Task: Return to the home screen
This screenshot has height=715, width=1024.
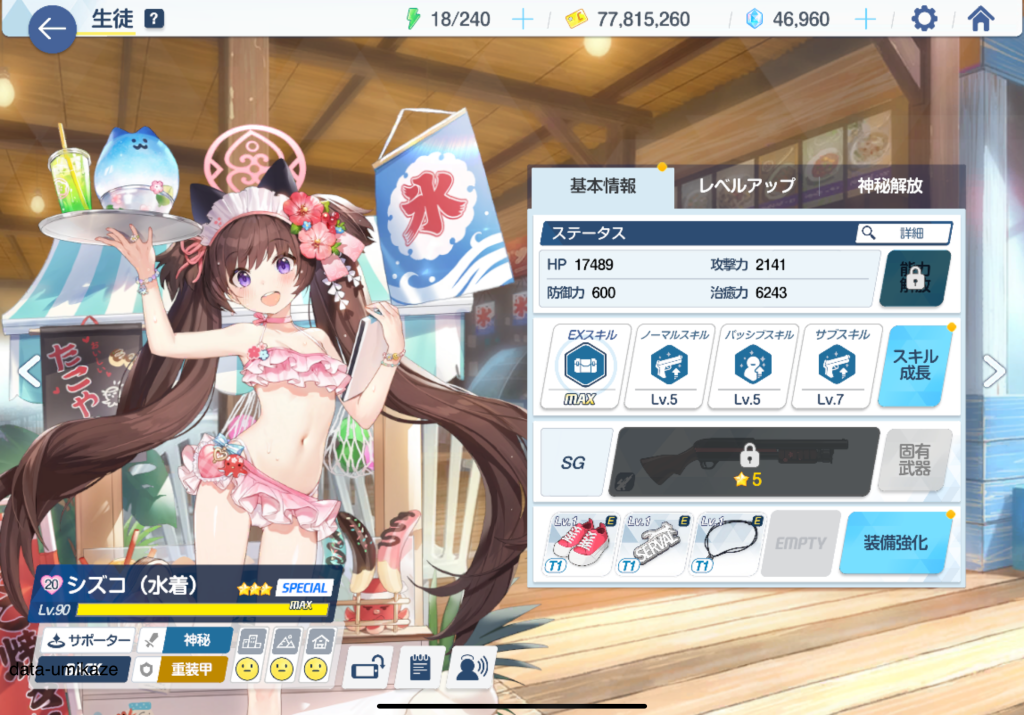Action: click(x=981, y=19)
